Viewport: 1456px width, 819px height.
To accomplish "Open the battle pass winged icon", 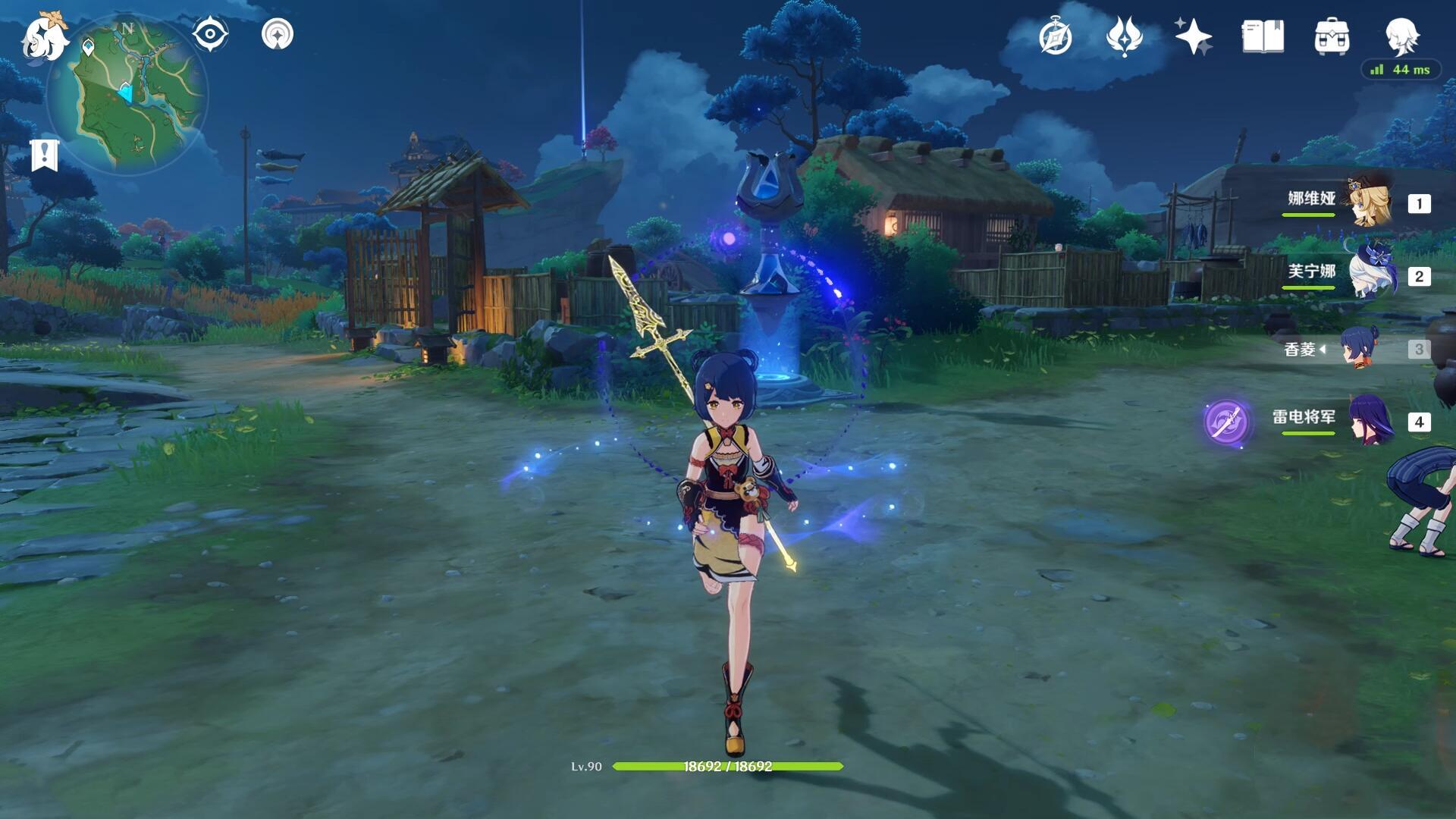I will point(1124,36).
